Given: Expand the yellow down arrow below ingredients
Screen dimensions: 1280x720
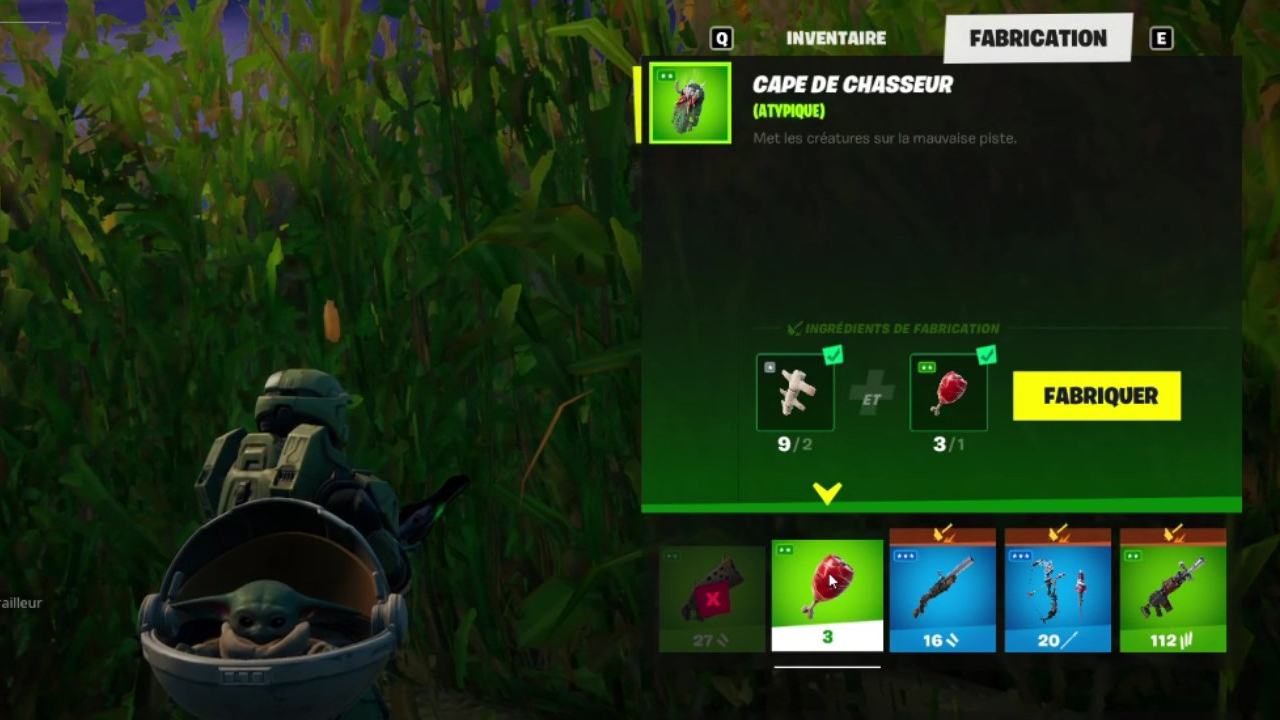Looking at the screenshot, I should [x=827, y=492].
